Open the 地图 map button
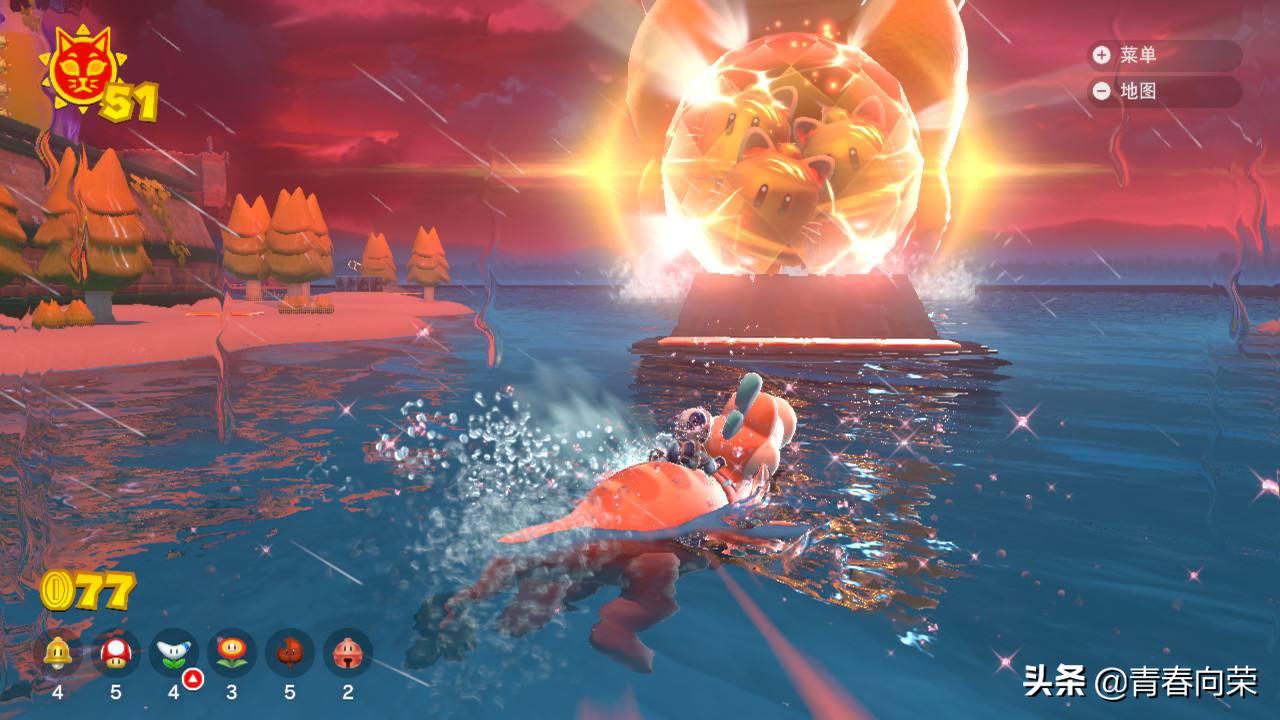This screenshot has width=1280, height=720. coord(1163,91)
